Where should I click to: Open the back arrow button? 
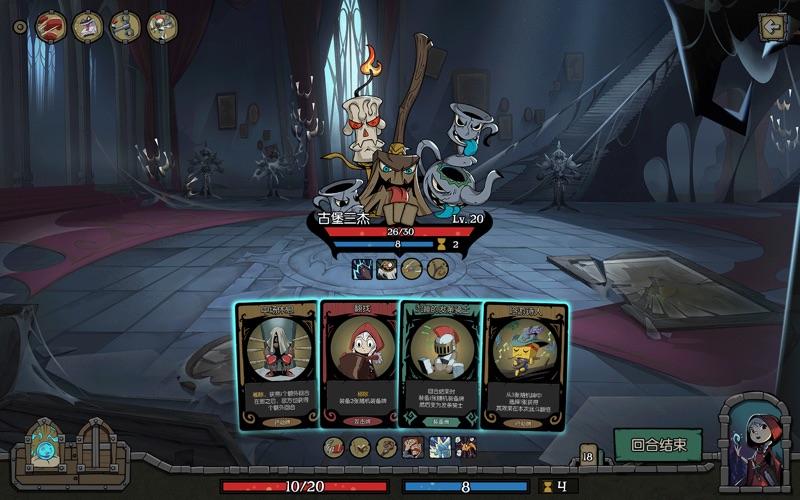pyautogui.click(x=770, y=28)
